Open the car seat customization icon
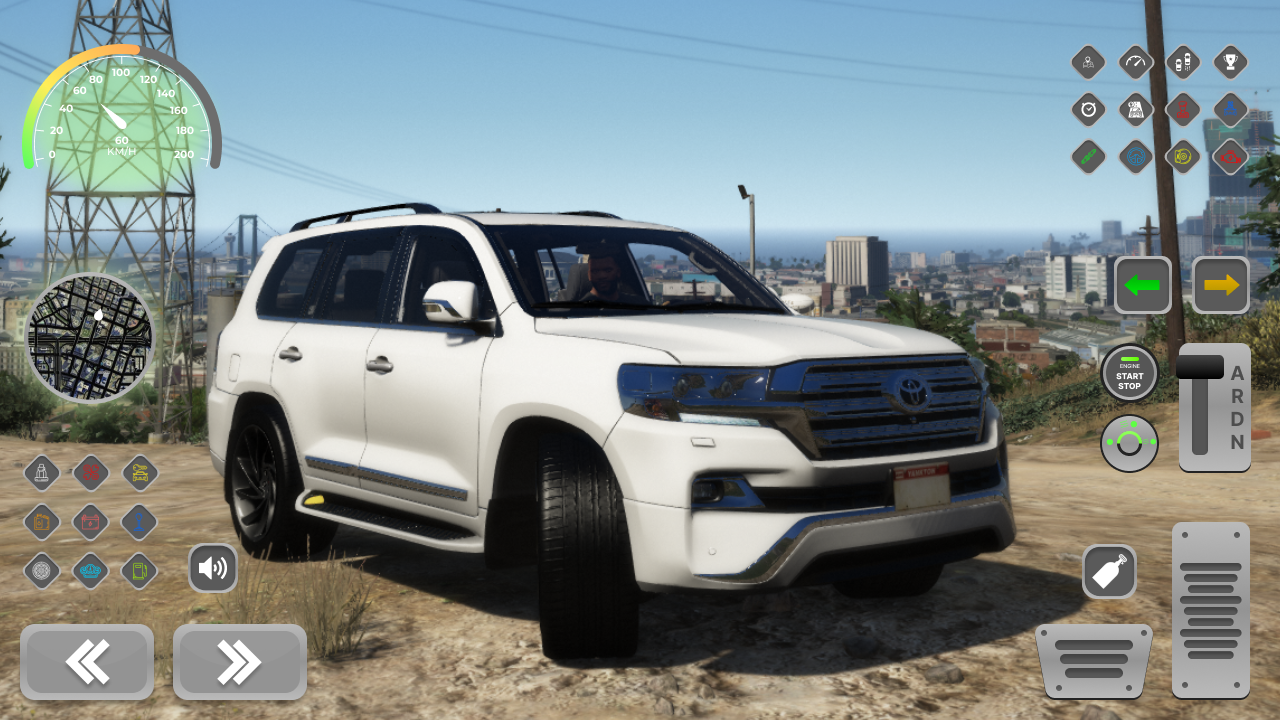The height and width of the screenshot is (720, 1280). click(42, 473)
